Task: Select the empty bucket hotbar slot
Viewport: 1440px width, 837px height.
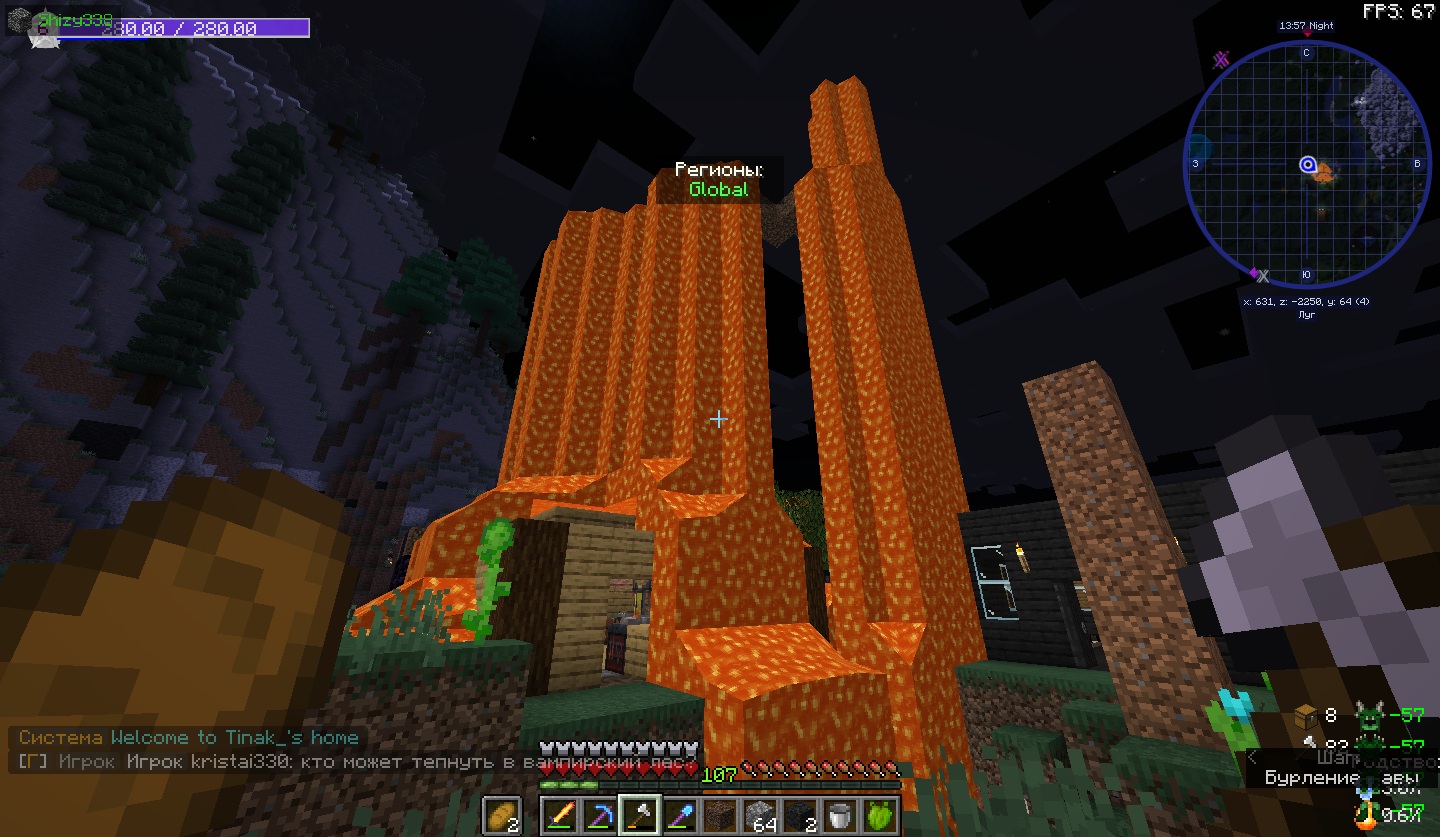Action: pos(840,815)
